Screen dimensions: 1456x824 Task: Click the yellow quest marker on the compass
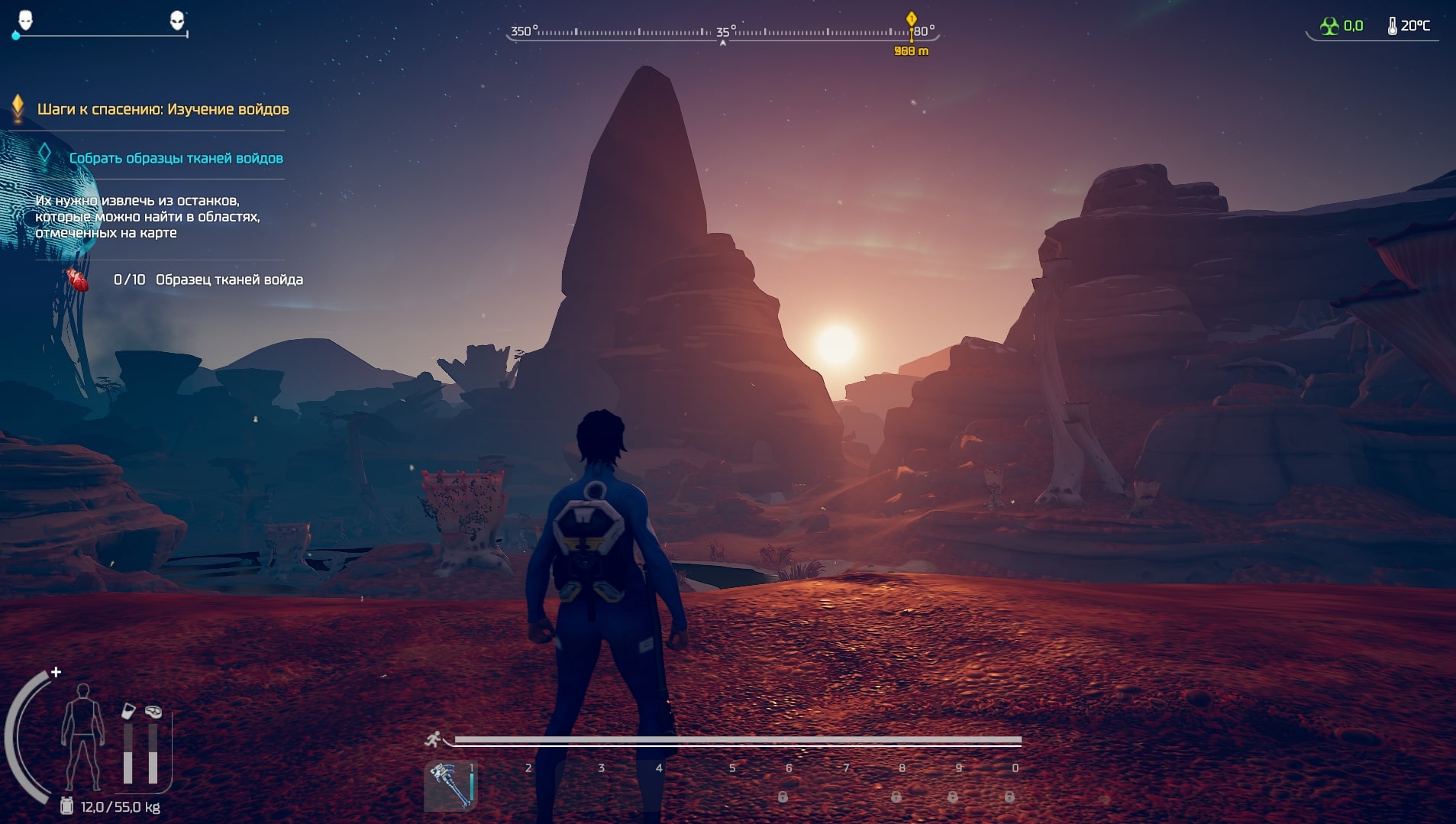click(911, 19)
